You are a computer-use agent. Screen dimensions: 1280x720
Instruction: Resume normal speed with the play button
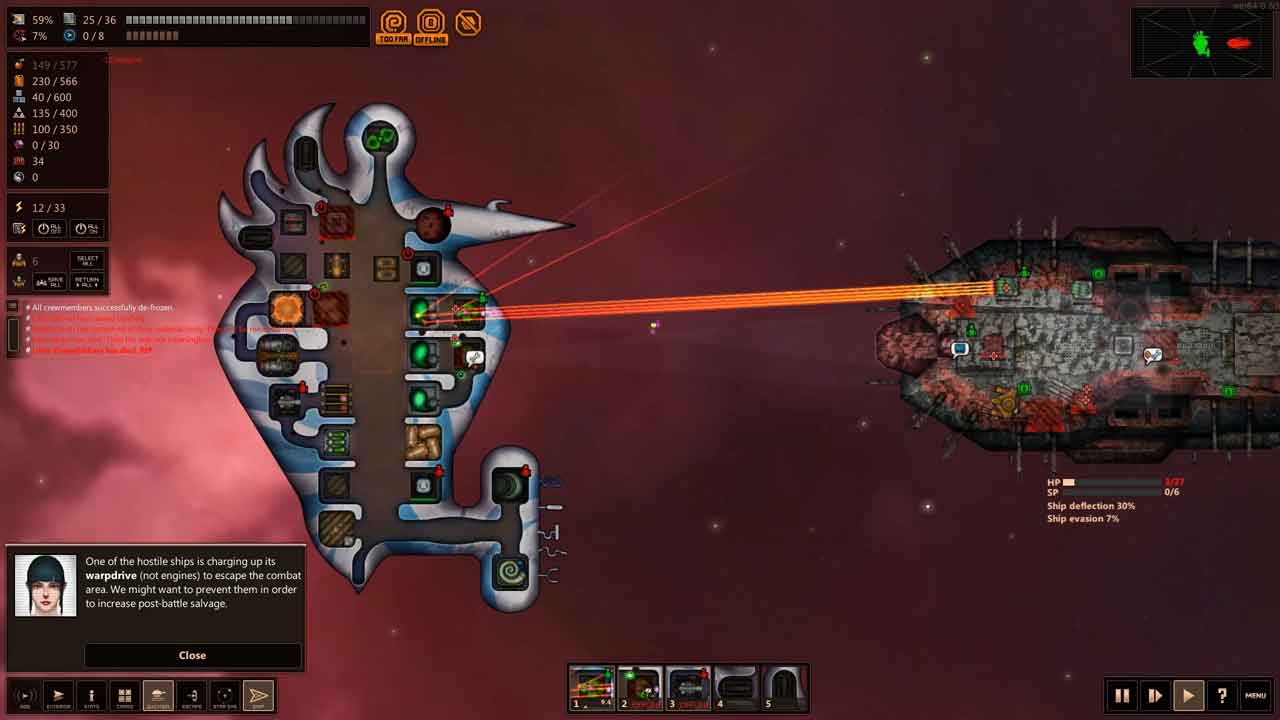click(1188, 695)
